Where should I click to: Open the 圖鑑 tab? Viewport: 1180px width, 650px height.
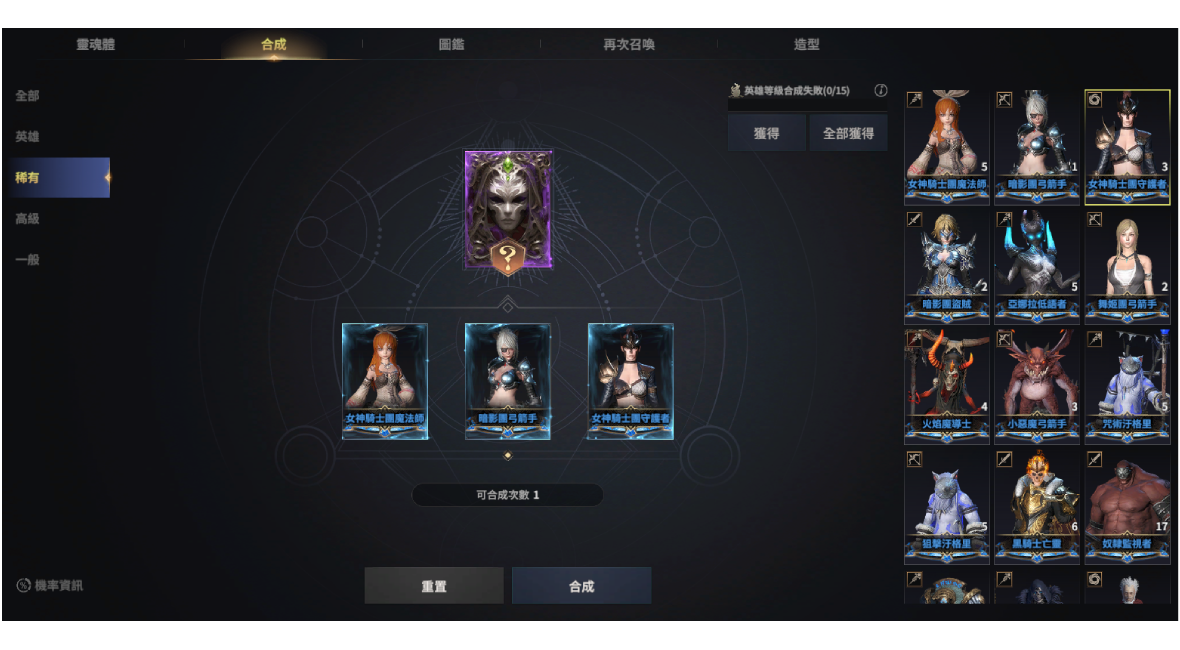[x=451, y=44]
